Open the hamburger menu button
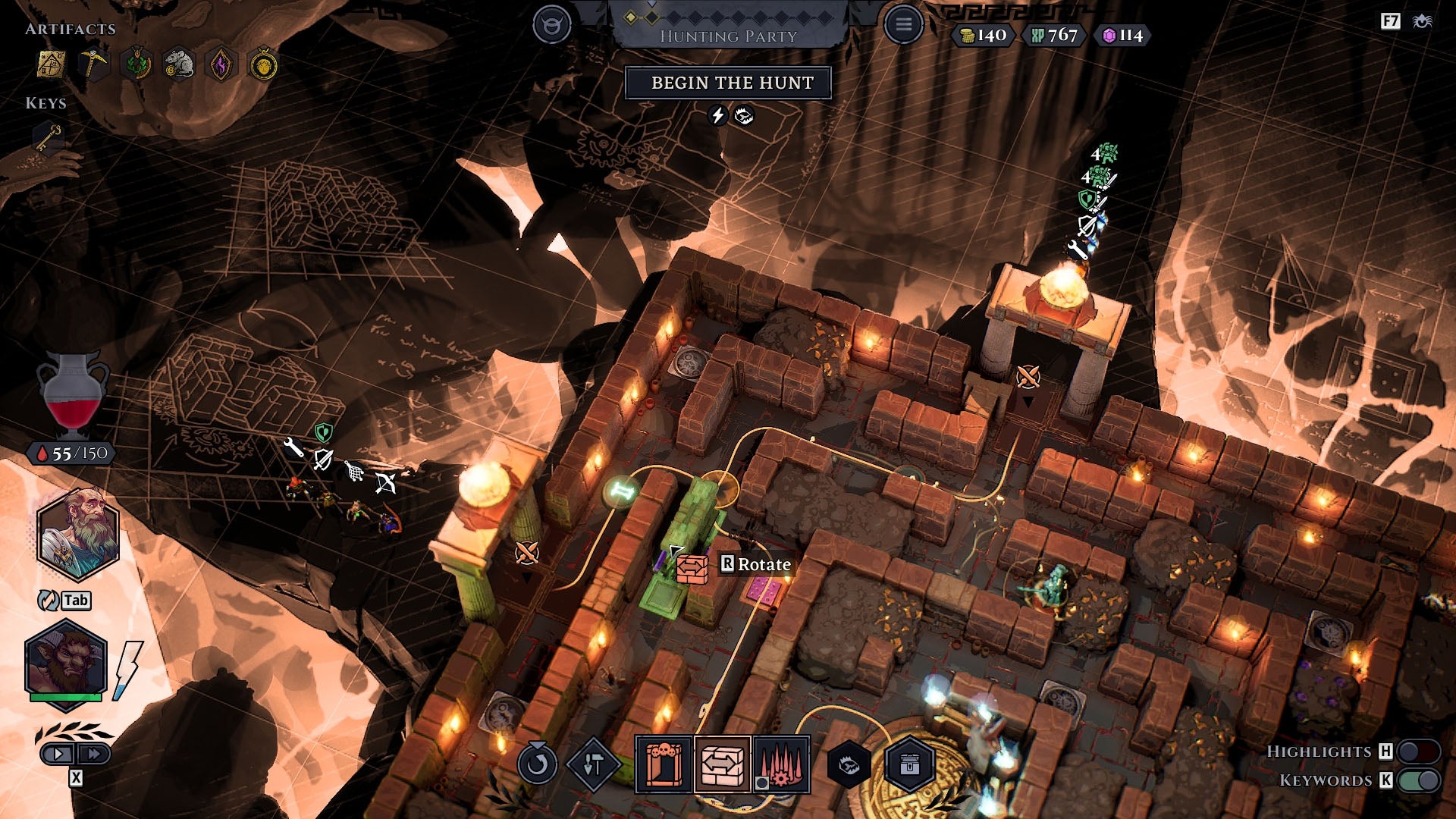 click(903, 24)
